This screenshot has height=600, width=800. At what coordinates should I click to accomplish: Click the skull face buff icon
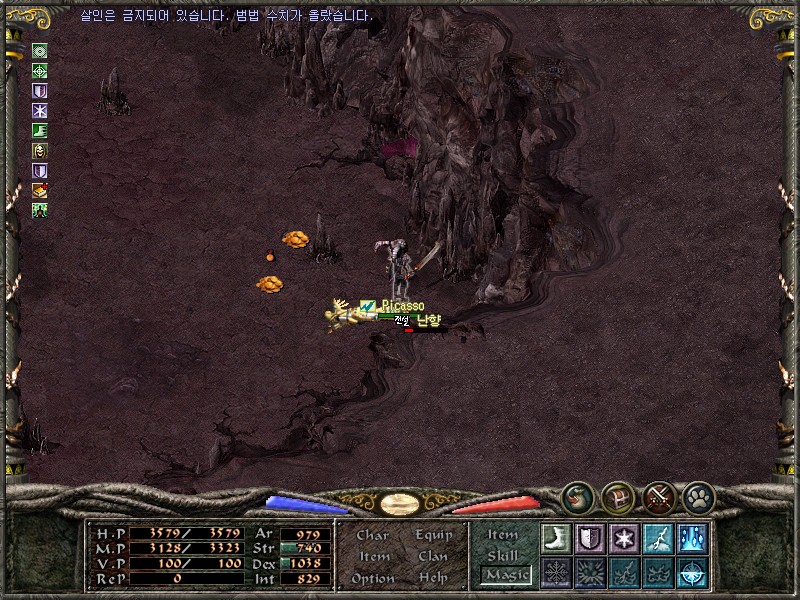tap(40, 151)
